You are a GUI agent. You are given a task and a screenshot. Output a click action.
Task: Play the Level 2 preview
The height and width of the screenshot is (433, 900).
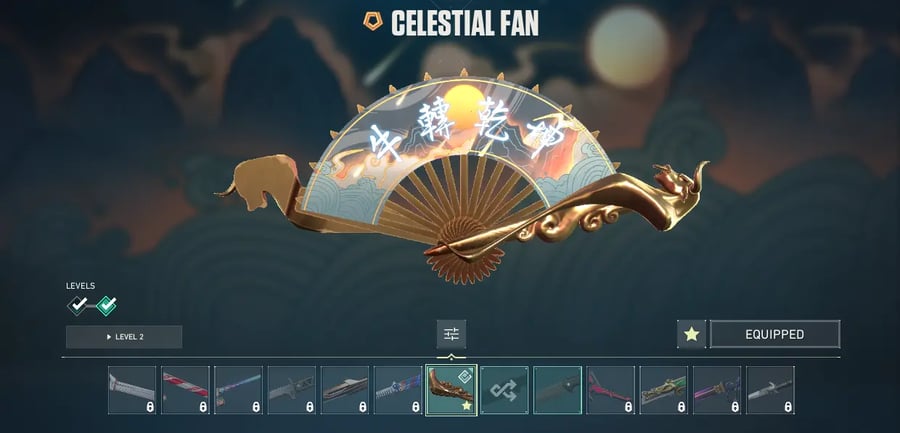click(x=124, y=337)
